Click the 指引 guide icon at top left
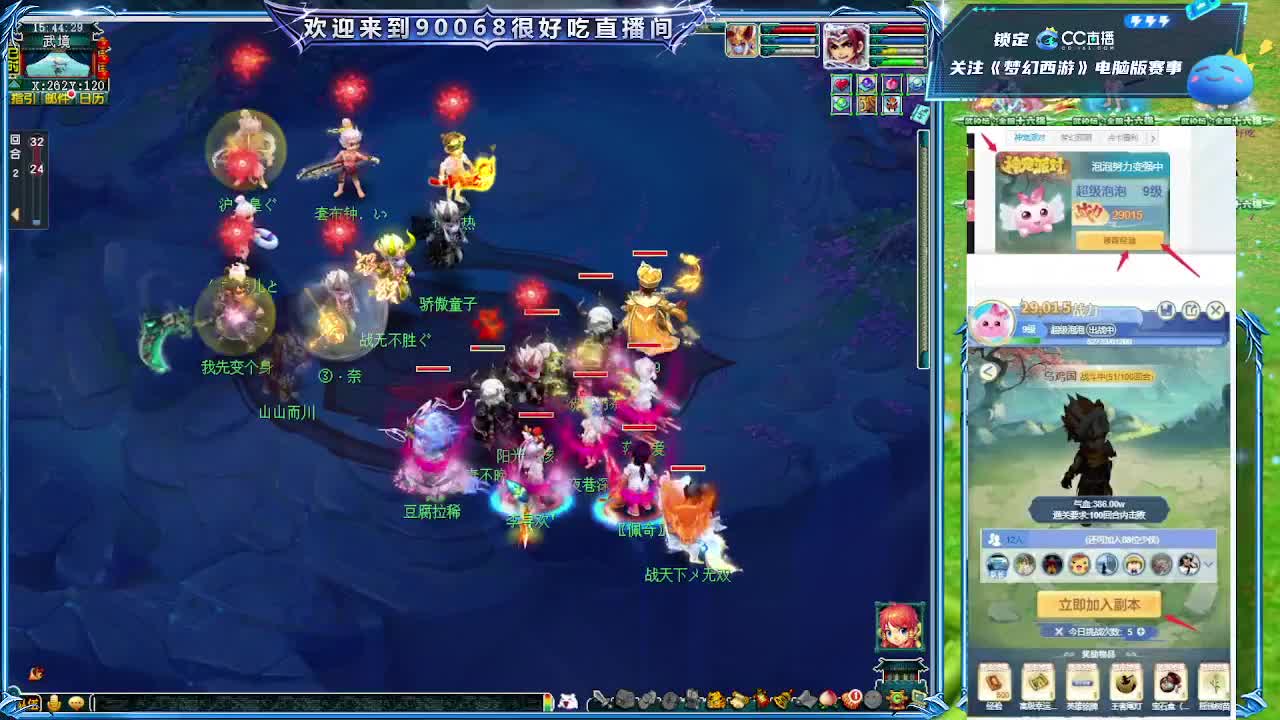The width and height of the screenshot is (1280, 720). point(21,98)
